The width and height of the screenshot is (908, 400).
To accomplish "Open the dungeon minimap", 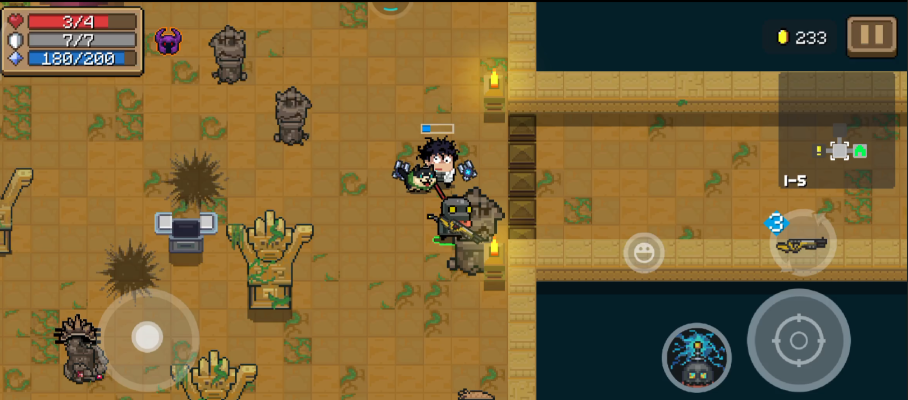I will click(837, 130).
